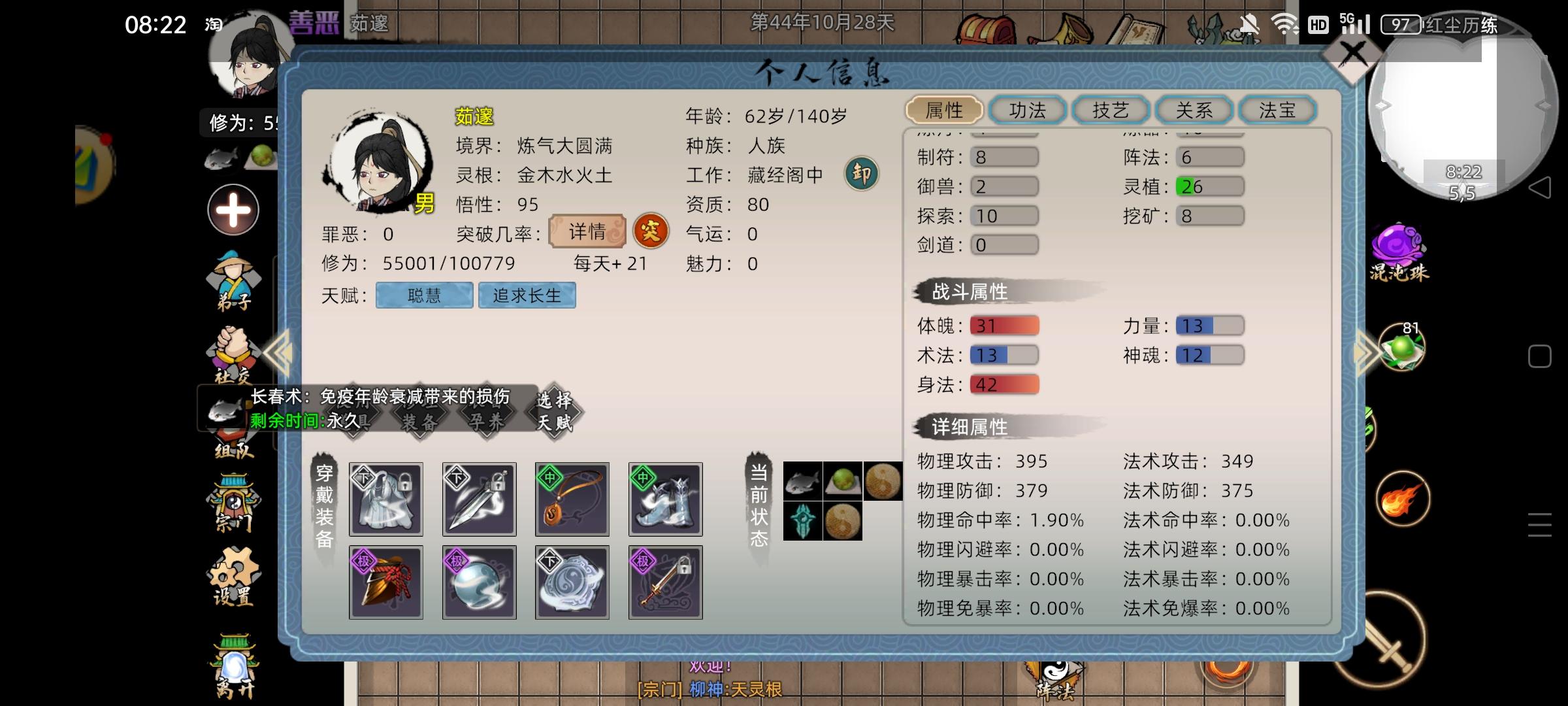Click the fish thumbnail under 当前状态
1568x706 pixels.
coord(802,481)
